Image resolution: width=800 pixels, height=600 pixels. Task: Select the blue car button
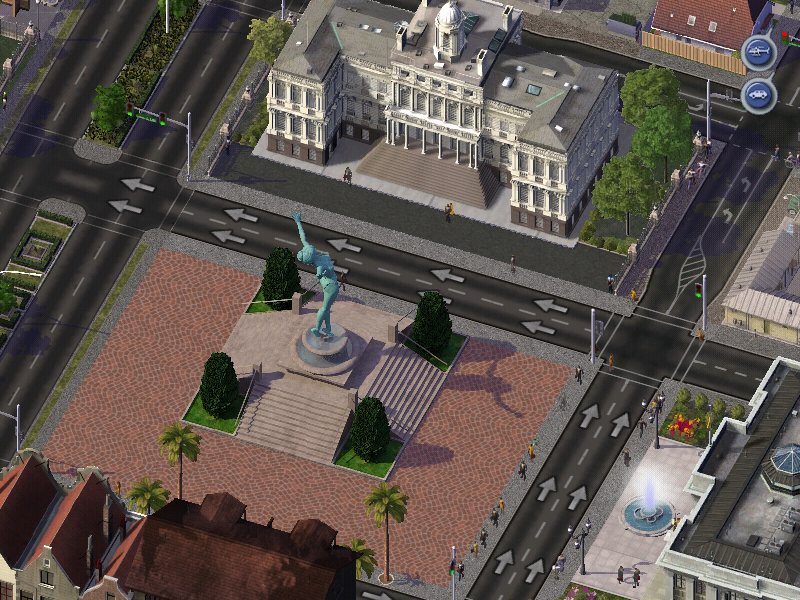(759, 96)
